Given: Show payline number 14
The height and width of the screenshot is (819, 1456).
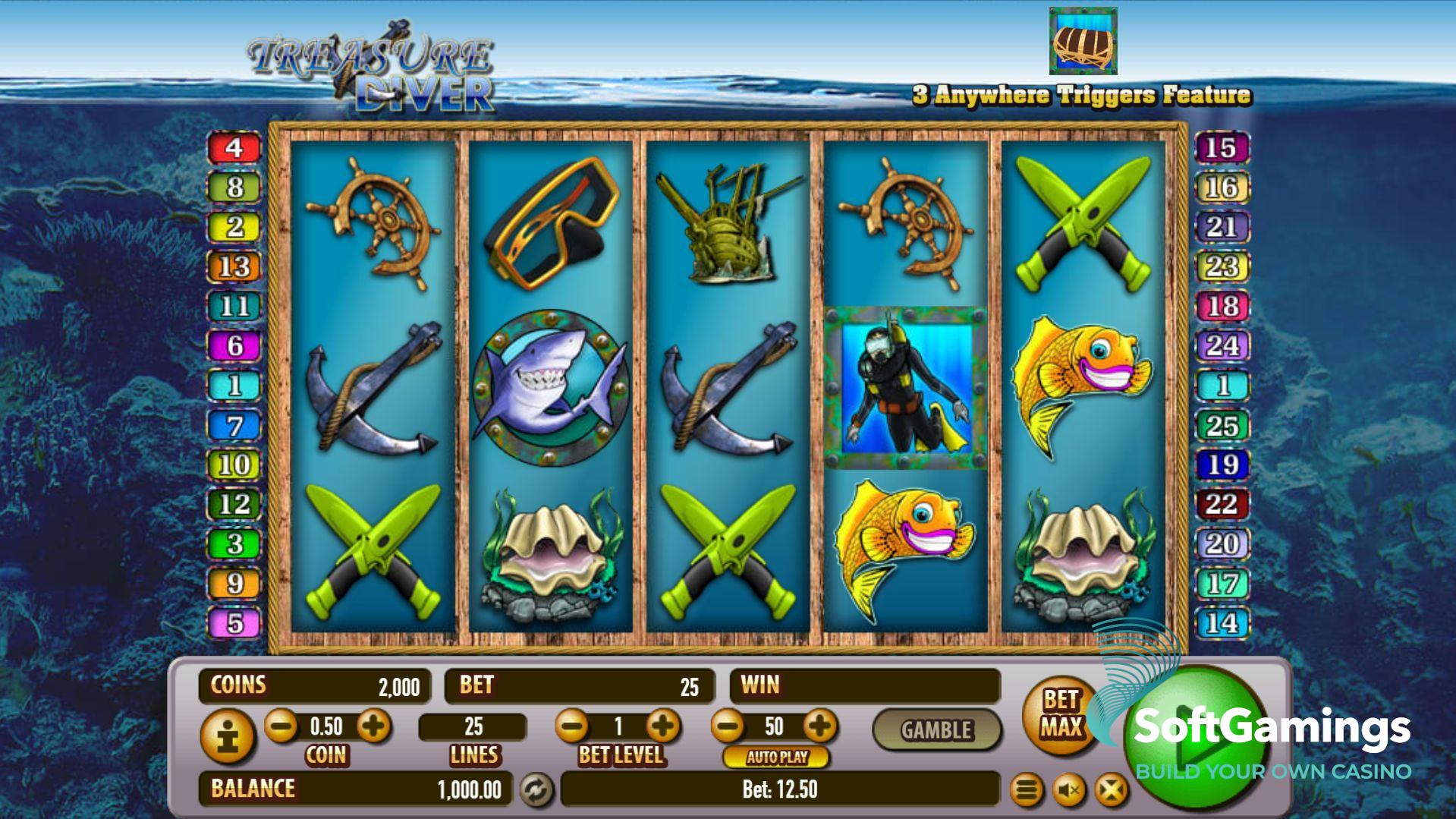Looking at the screenshot, I should (x=1222, y=623).
